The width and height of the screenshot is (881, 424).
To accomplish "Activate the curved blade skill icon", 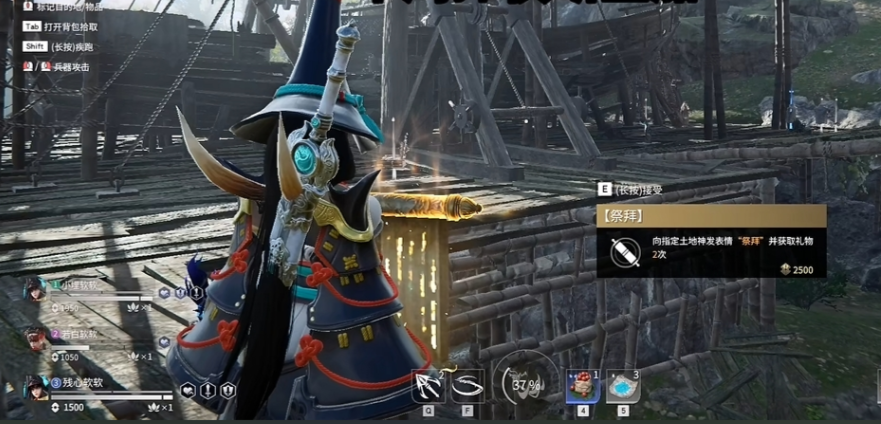I will [x=467, y=385].
